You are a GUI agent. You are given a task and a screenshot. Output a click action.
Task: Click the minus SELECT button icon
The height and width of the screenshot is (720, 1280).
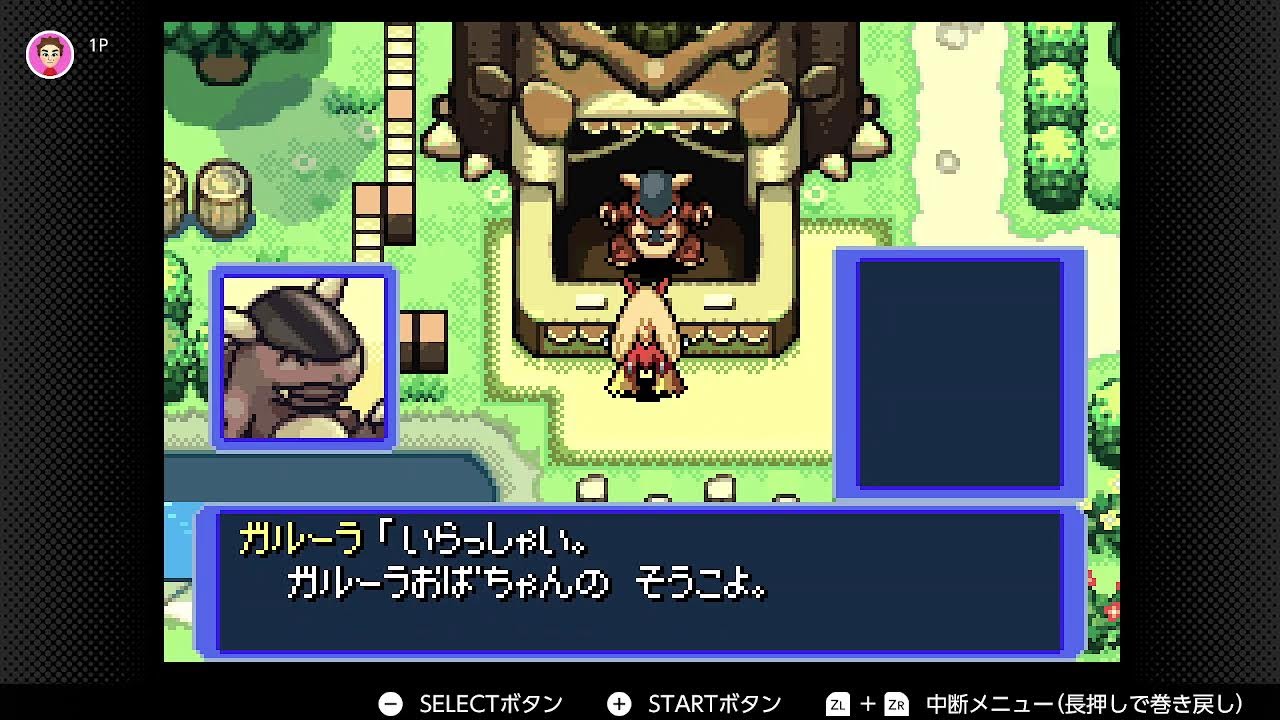tap(390, 702)
